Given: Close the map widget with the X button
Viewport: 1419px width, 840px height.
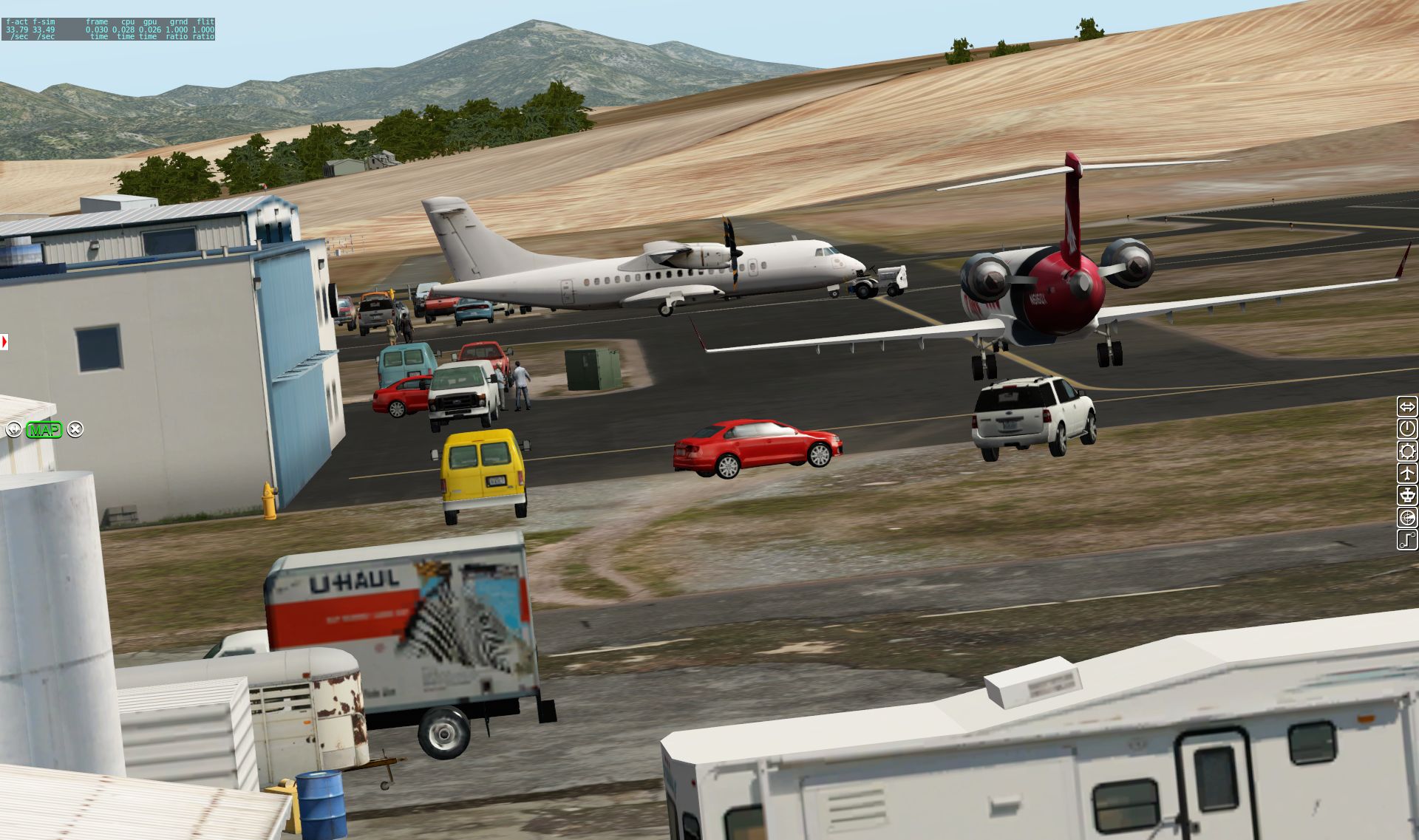Looking at the screenshot, I should [75, 429].
